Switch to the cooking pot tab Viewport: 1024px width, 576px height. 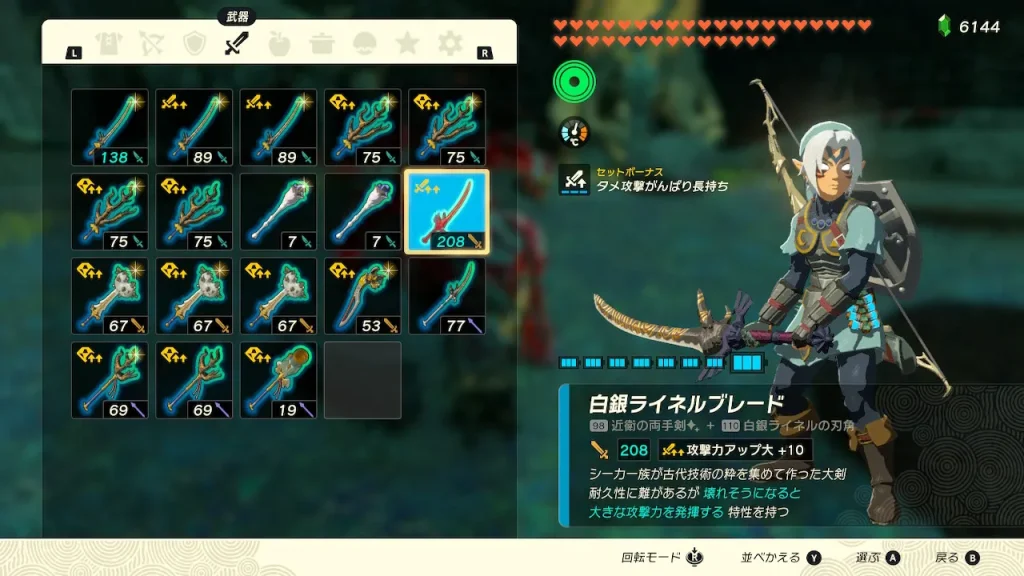(x=322, y=44)
